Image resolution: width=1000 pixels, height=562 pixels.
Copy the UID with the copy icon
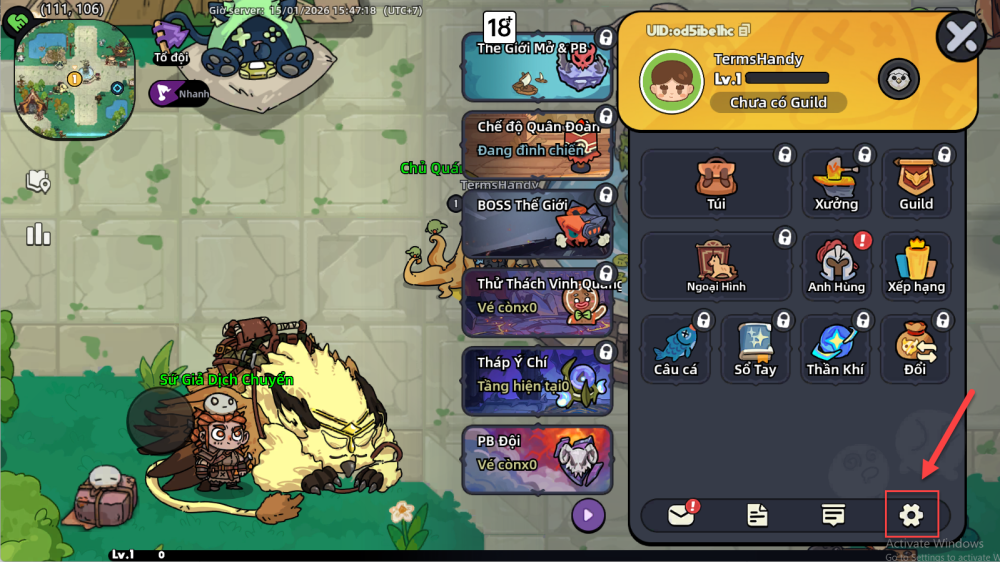tap(745, 31)
